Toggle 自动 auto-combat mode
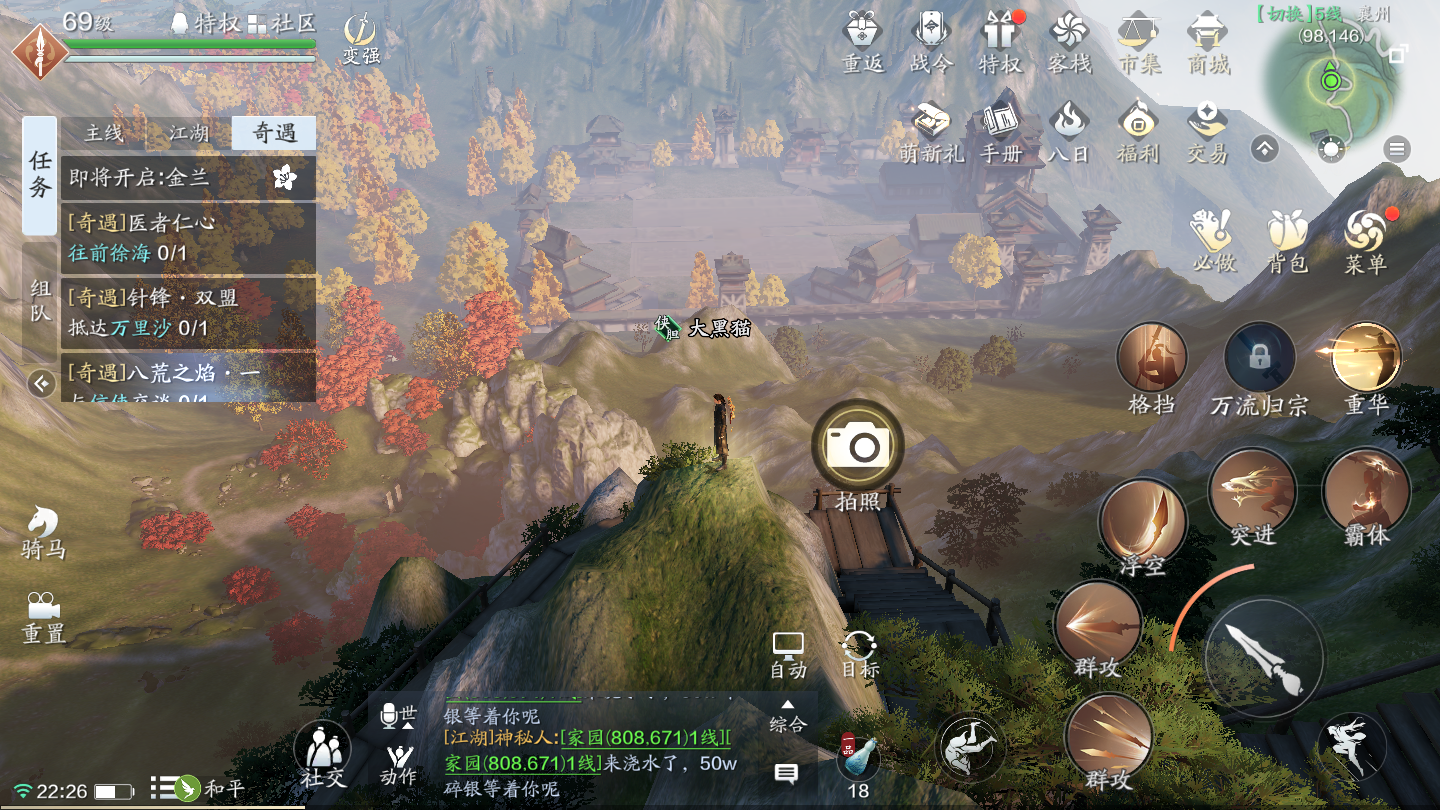The height and width of the screenshot is (810, 1440). pos(788,654)
